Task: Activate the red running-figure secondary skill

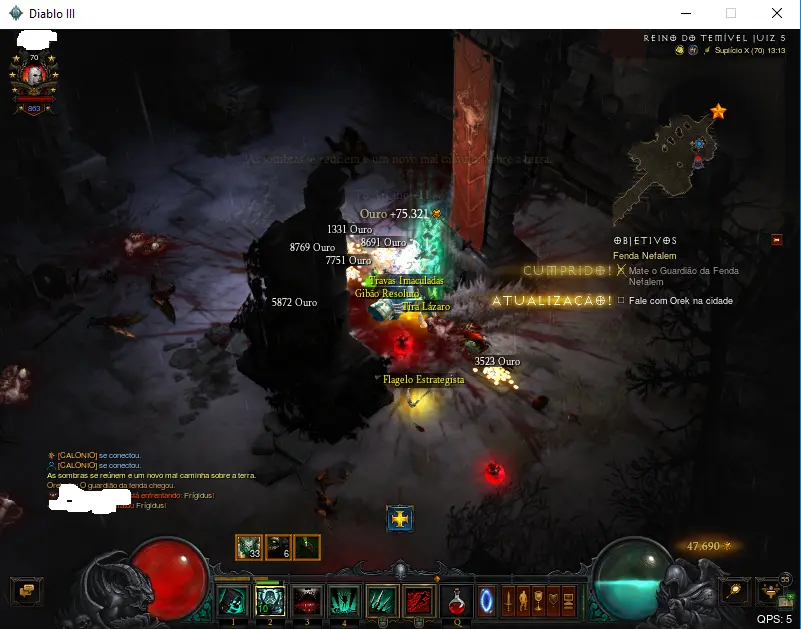Action: pyautogui.click(x=419, y=600)
